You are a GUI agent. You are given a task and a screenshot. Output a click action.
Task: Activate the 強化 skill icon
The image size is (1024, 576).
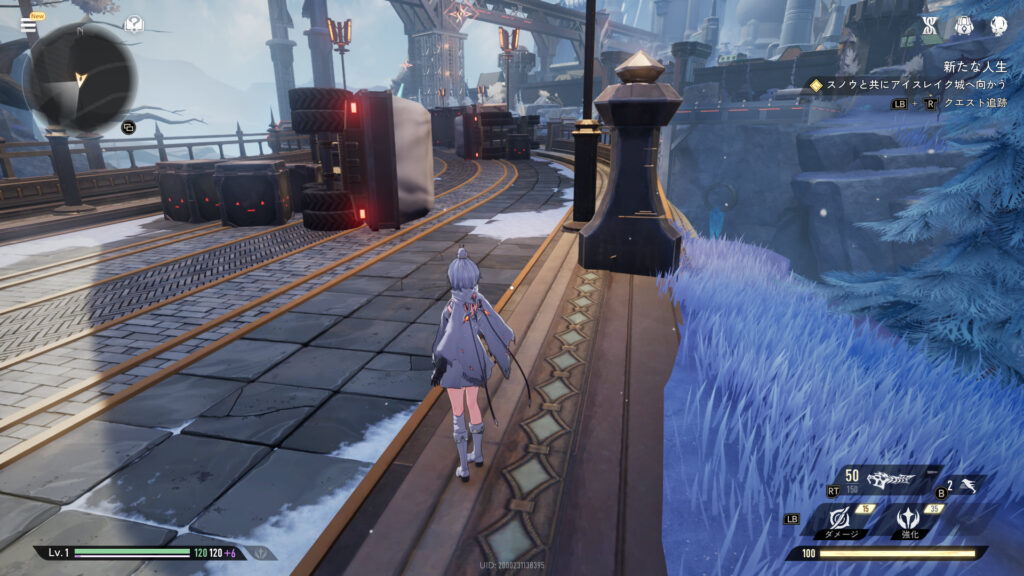pos(908,520)
